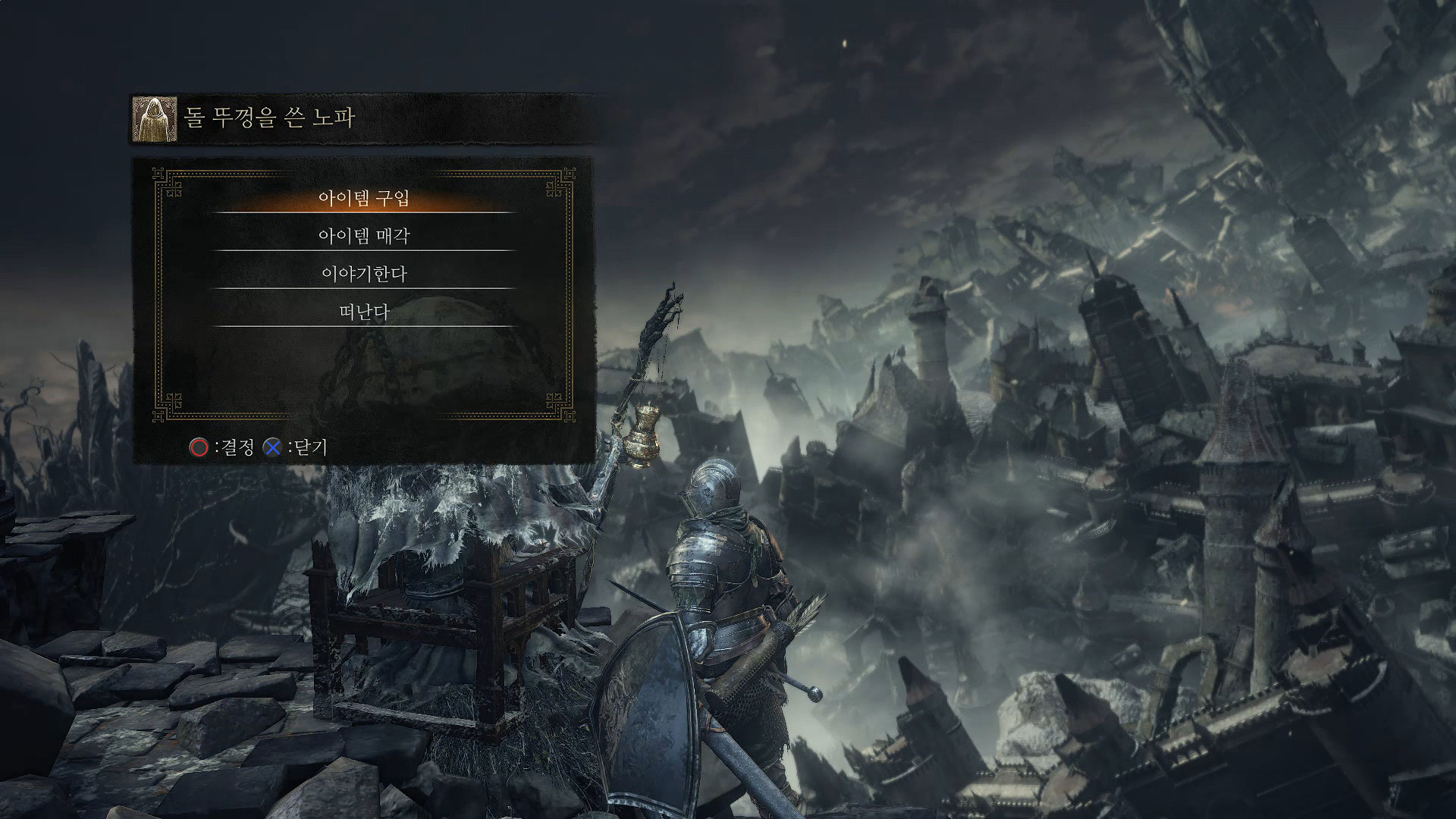Choose 아이템 매각 (Sell Item) entry

pos(364,236)
